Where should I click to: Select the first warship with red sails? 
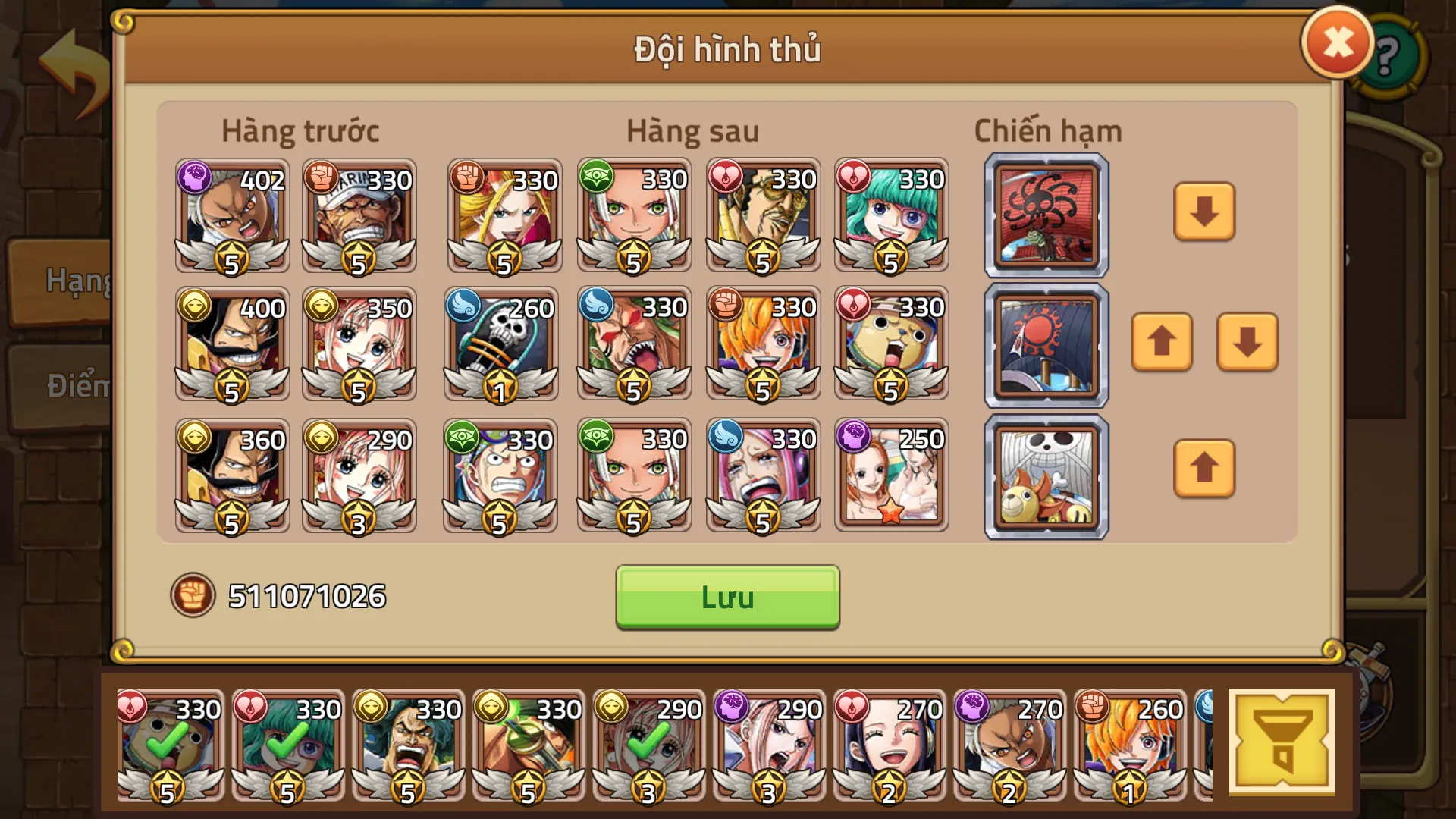coord(1046,215)
